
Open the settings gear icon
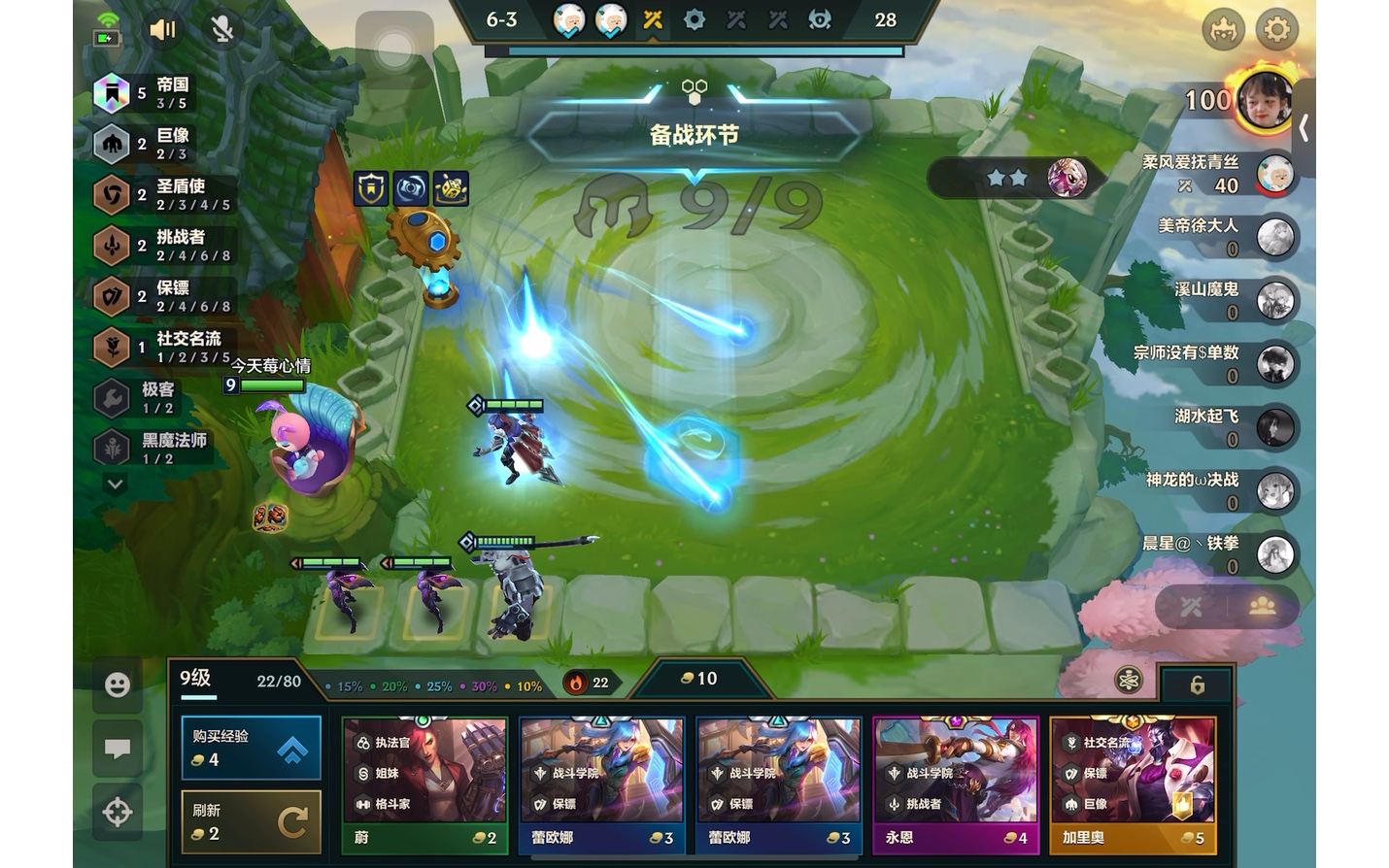1276,30
